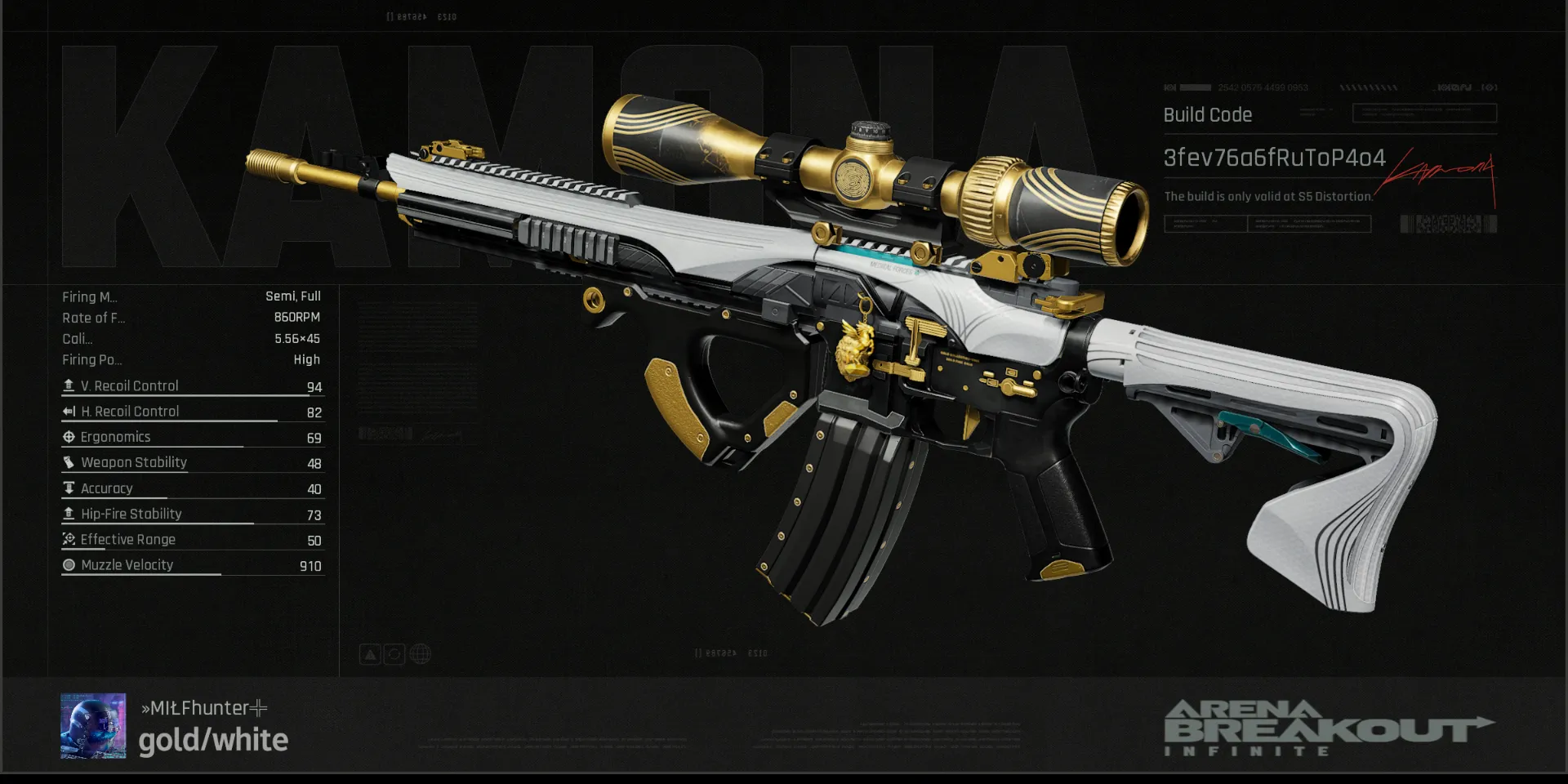This screenshot has height=784, width=1568.
Task: Click the triangle warning icon near bottom
Action: [369, 653]
